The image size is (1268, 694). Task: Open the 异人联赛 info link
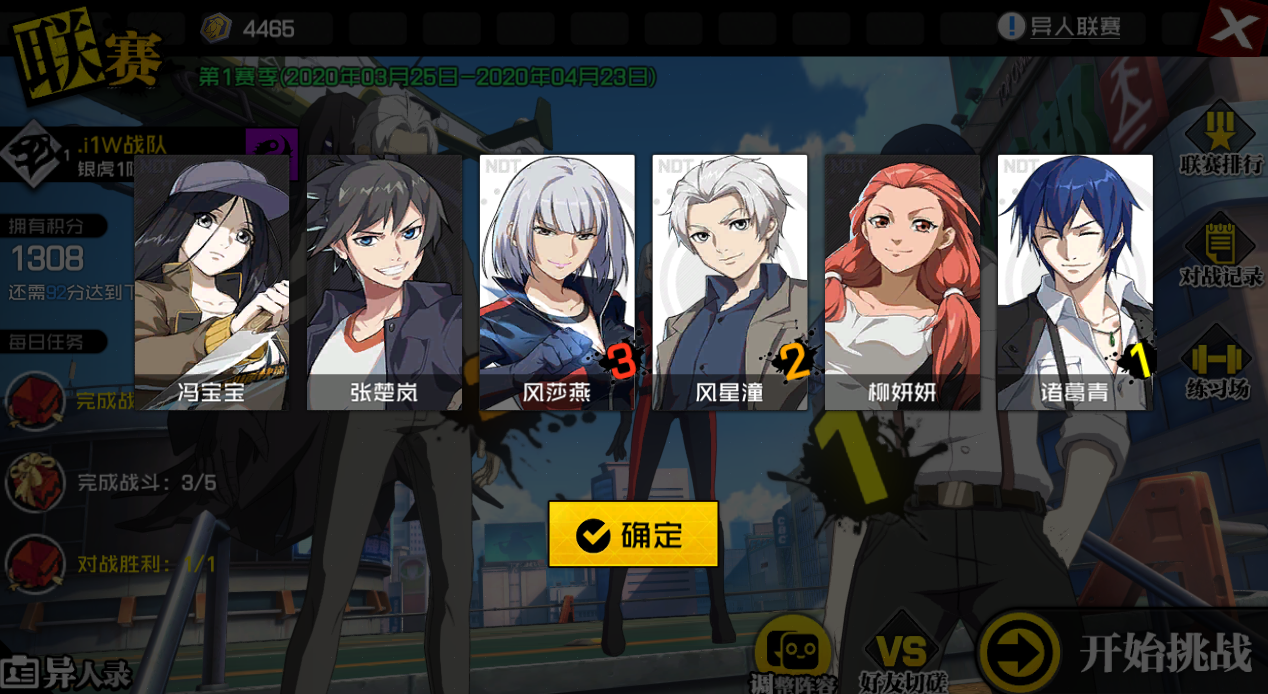pos(1061,27)
